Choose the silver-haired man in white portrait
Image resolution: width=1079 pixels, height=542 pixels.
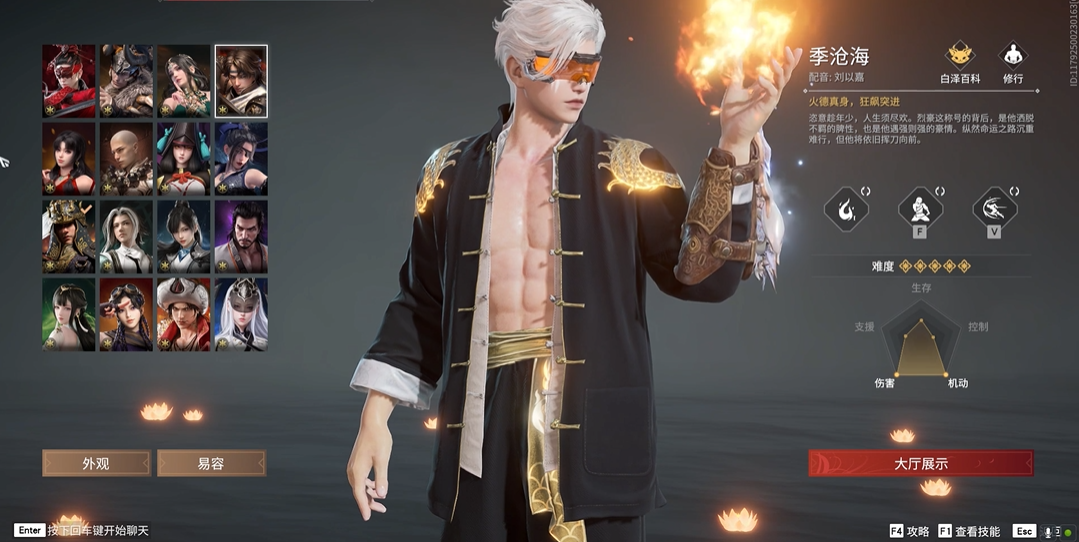tap(126, 237)
